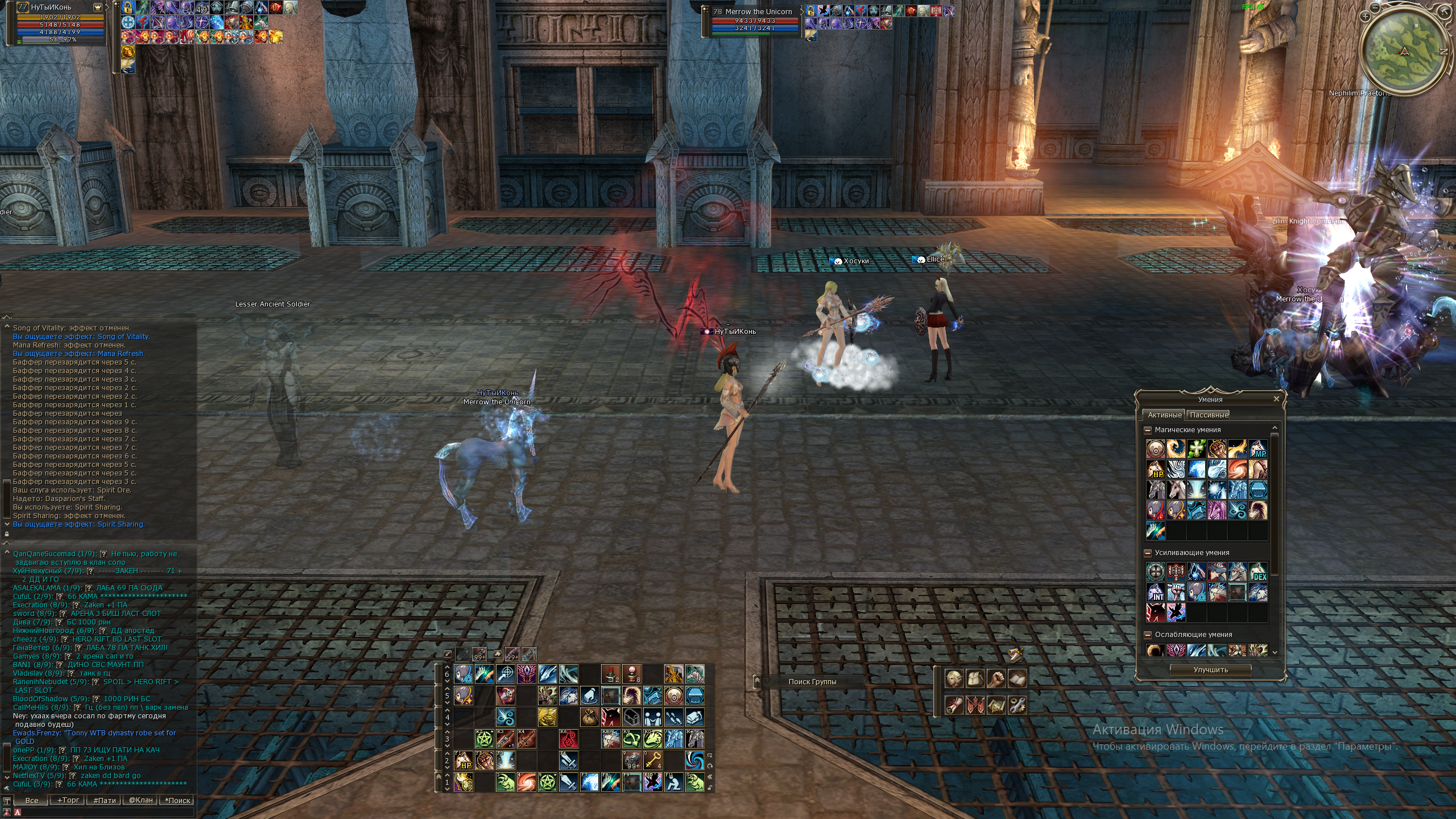This screenshot has width=1456, height=819.
Task: Click the circular minimap
Action: coord(1404,52)
